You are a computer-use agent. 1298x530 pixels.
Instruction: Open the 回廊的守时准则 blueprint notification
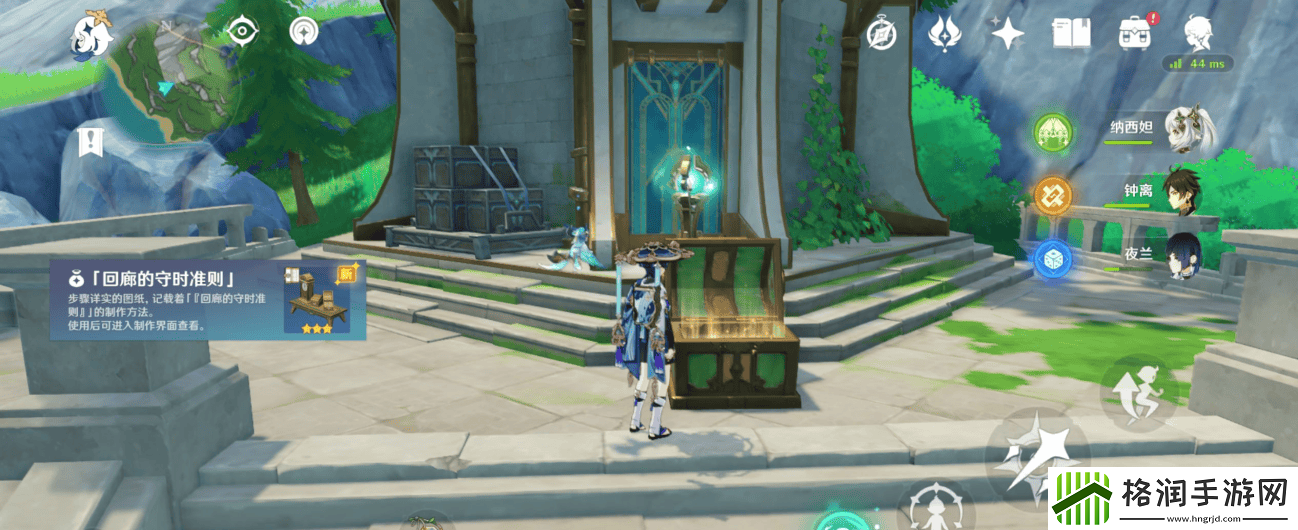208,299
